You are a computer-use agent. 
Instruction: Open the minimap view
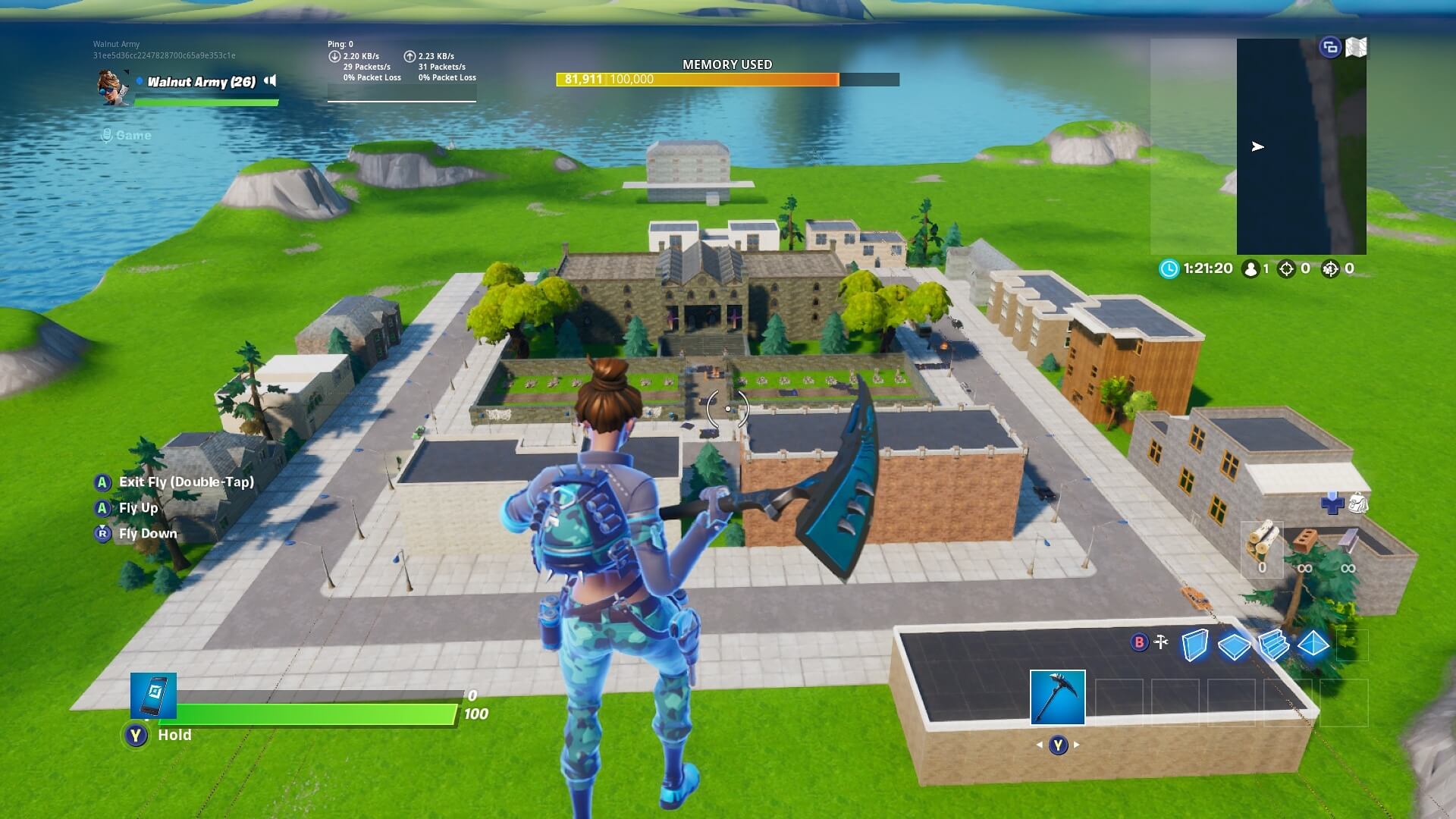(x=1301, y=146)
